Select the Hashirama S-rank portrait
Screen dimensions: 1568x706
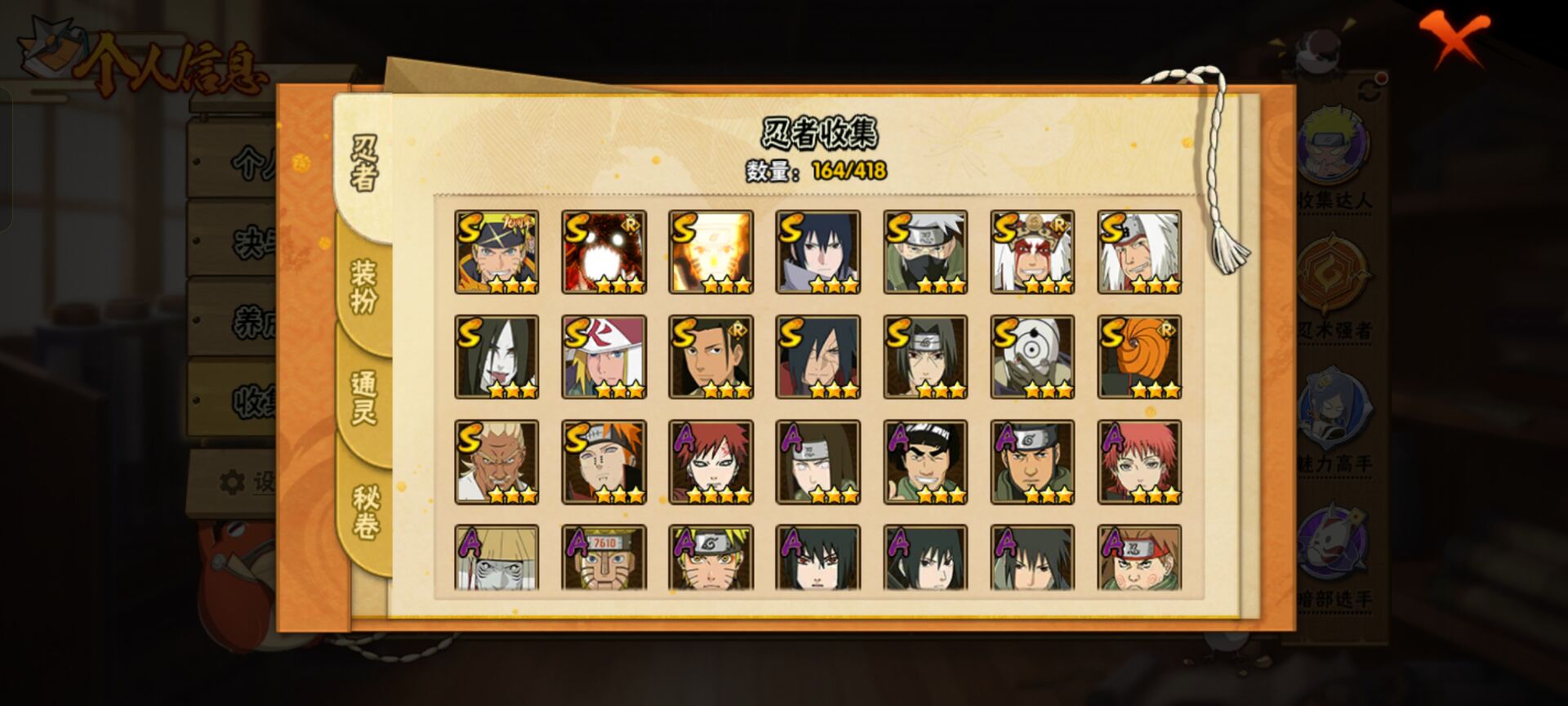(x=710, y=357)
